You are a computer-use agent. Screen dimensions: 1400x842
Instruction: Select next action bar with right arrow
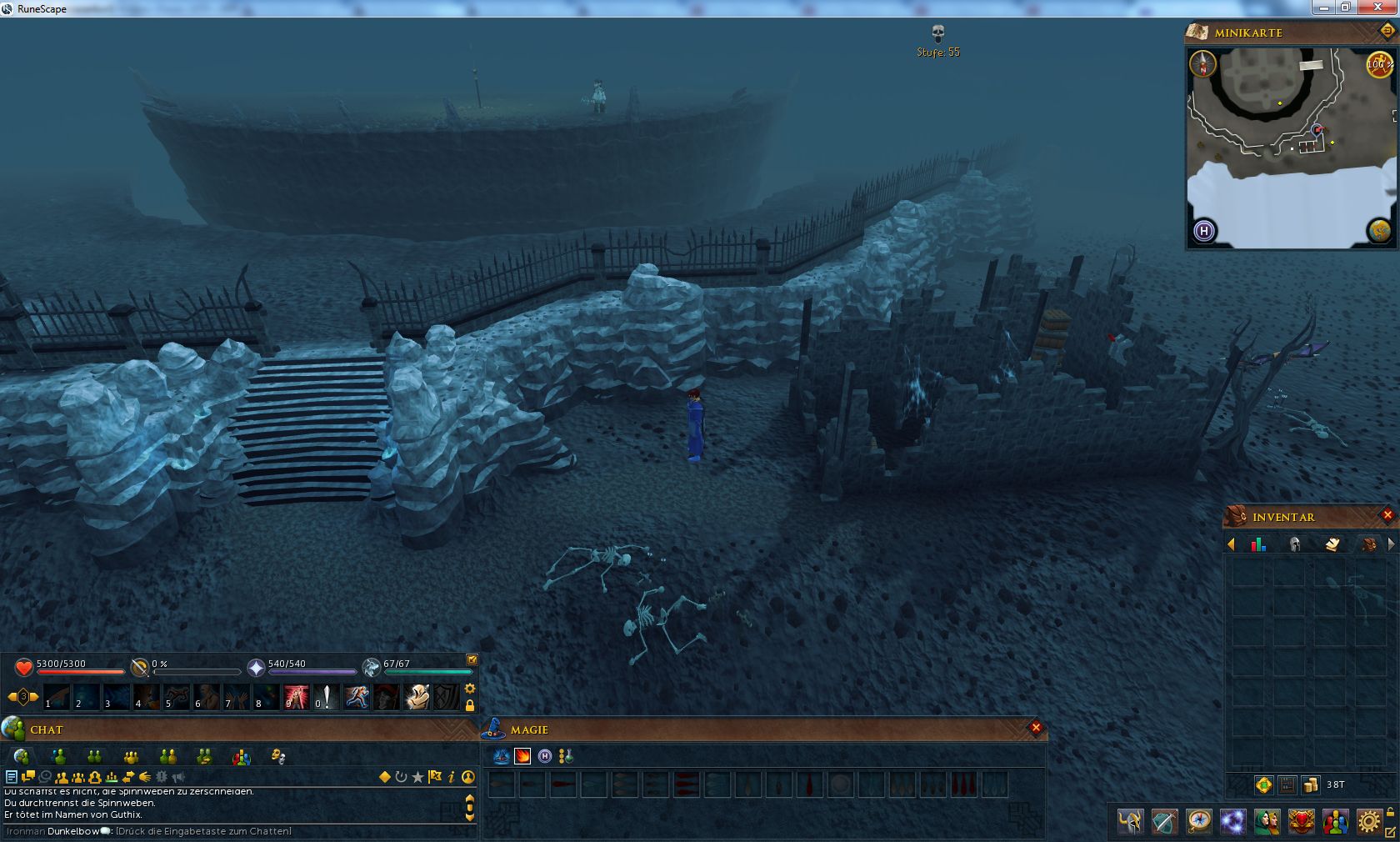coord(35,696)
